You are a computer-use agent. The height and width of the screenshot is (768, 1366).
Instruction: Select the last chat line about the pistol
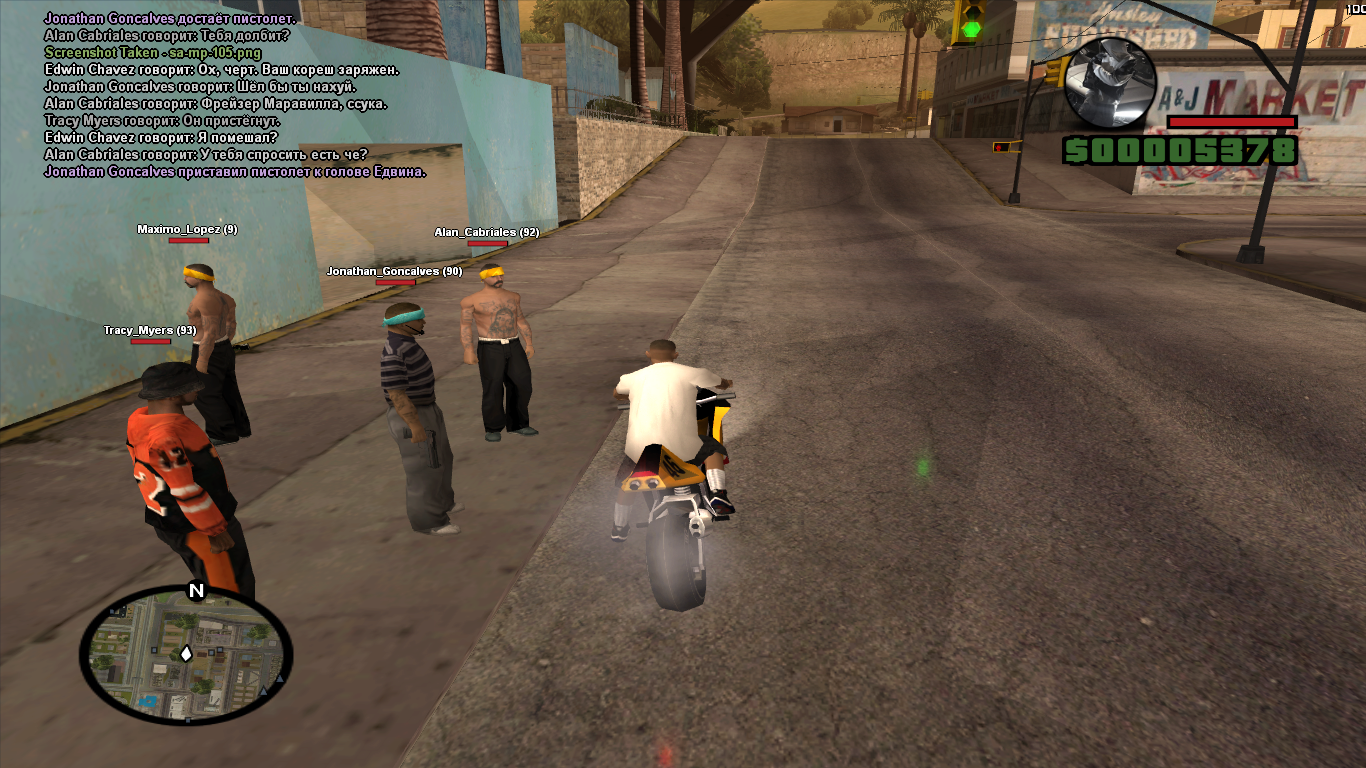(x=235, y=171)
